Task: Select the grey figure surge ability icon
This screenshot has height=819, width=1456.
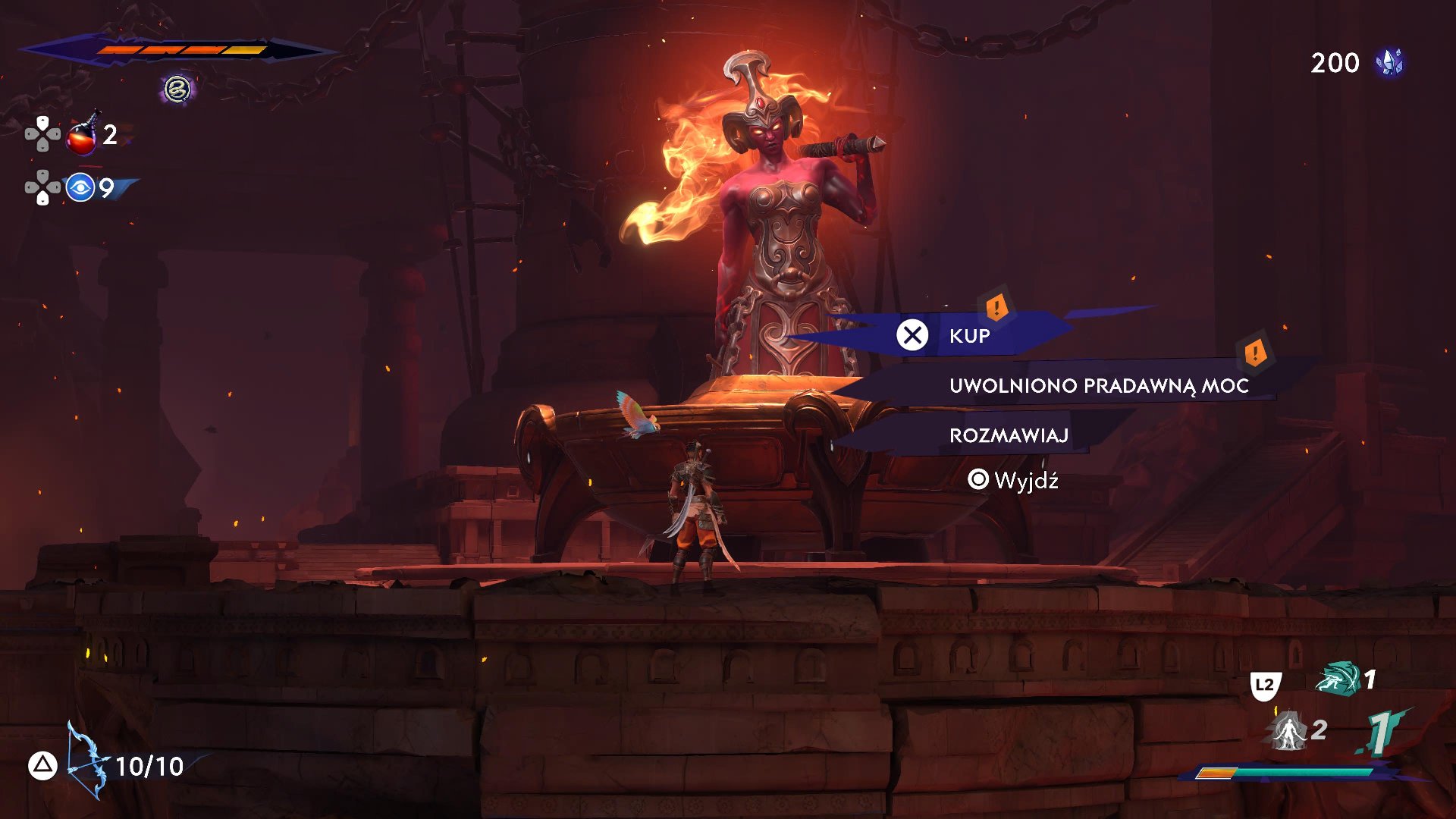Action: pos(1288,731)
